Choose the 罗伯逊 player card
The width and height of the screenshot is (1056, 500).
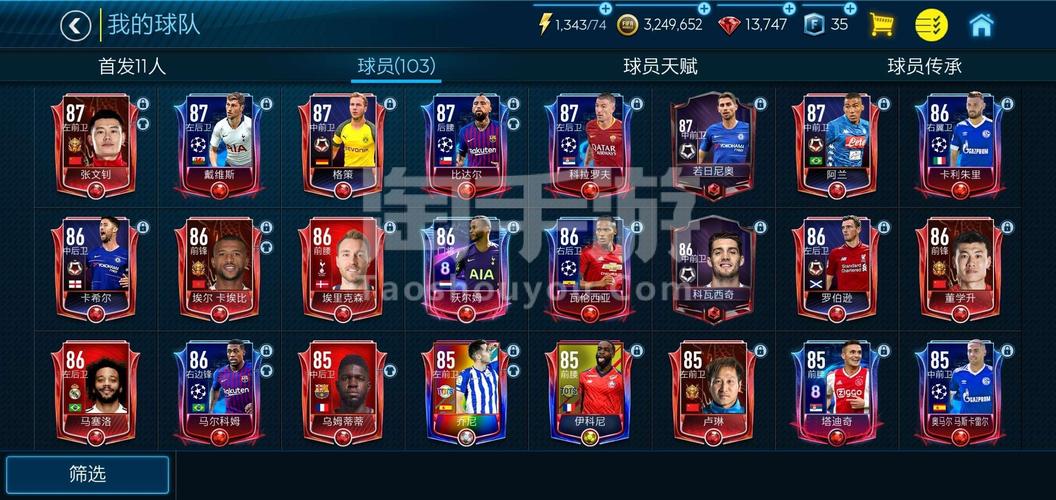837,267
